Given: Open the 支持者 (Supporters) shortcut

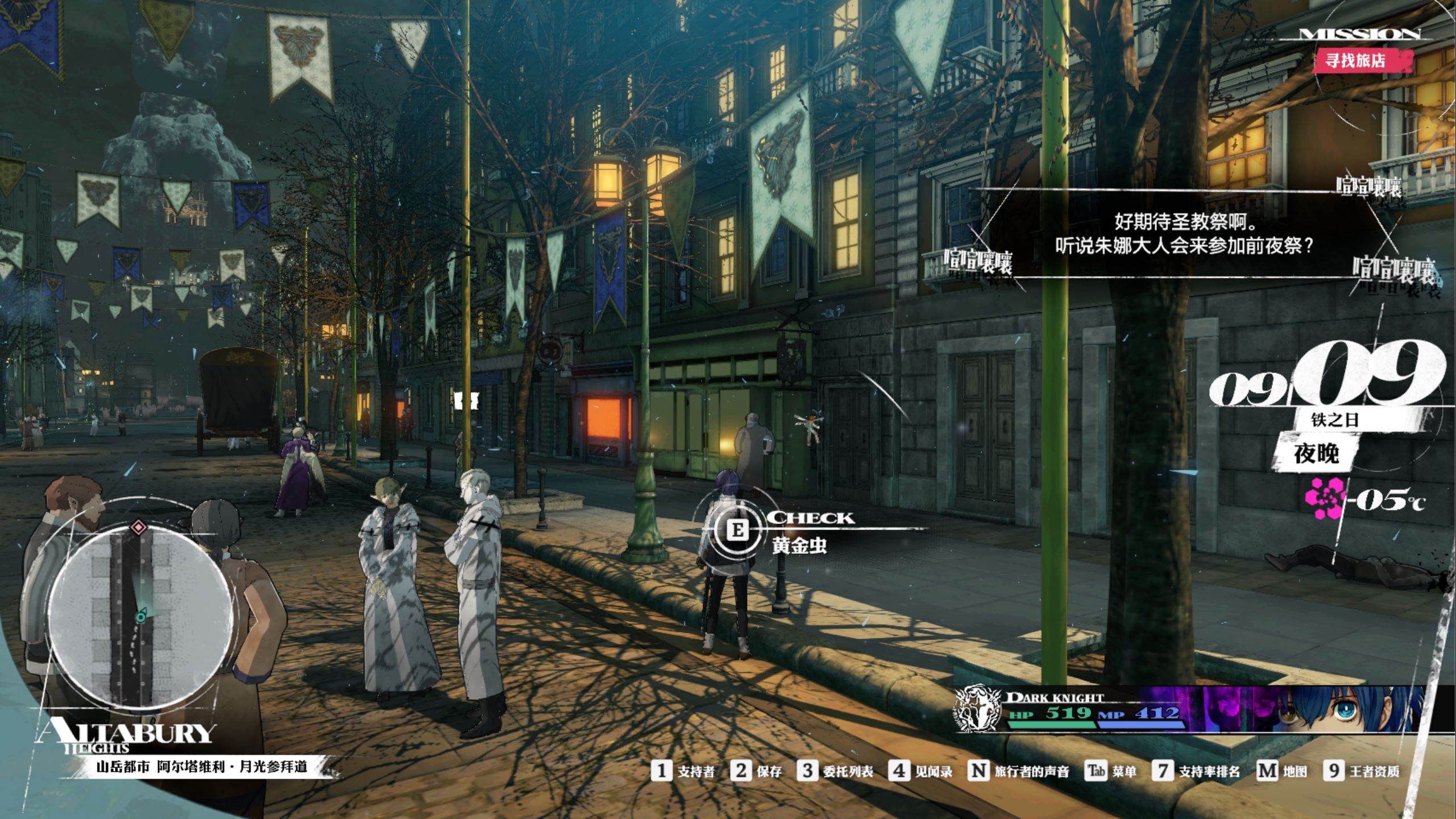Looking at the screenshot, I should coord(683,771).
